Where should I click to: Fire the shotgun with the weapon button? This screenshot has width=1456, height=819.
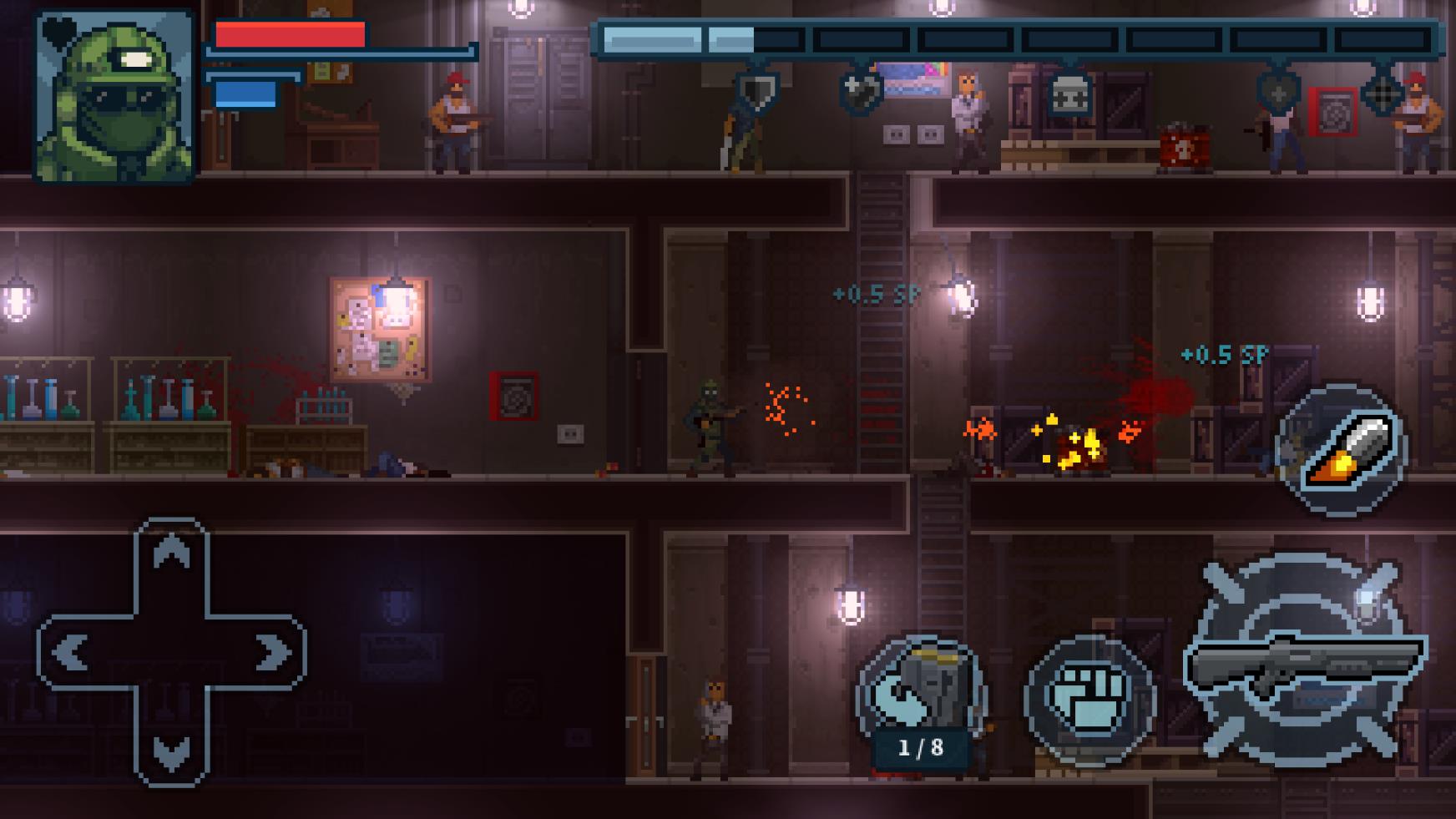pyautogui.click(x=1306, y=658)
